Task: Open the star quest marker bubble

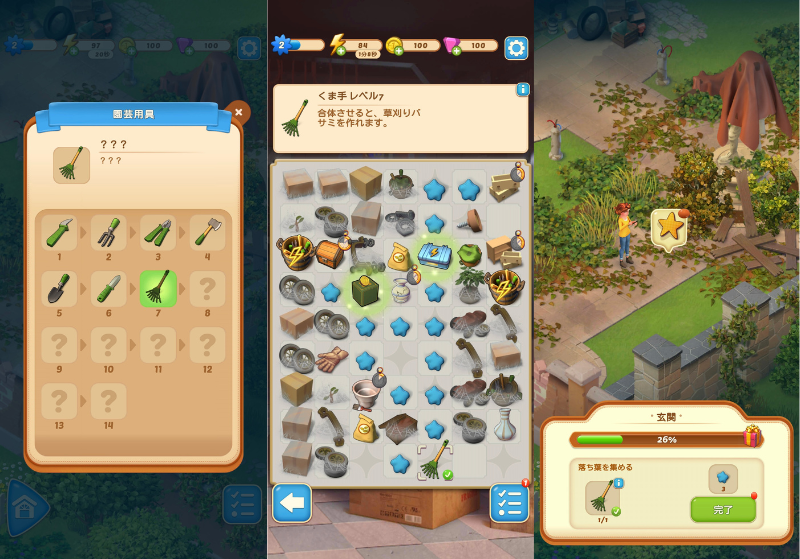Action: click(x=667, y=228)
